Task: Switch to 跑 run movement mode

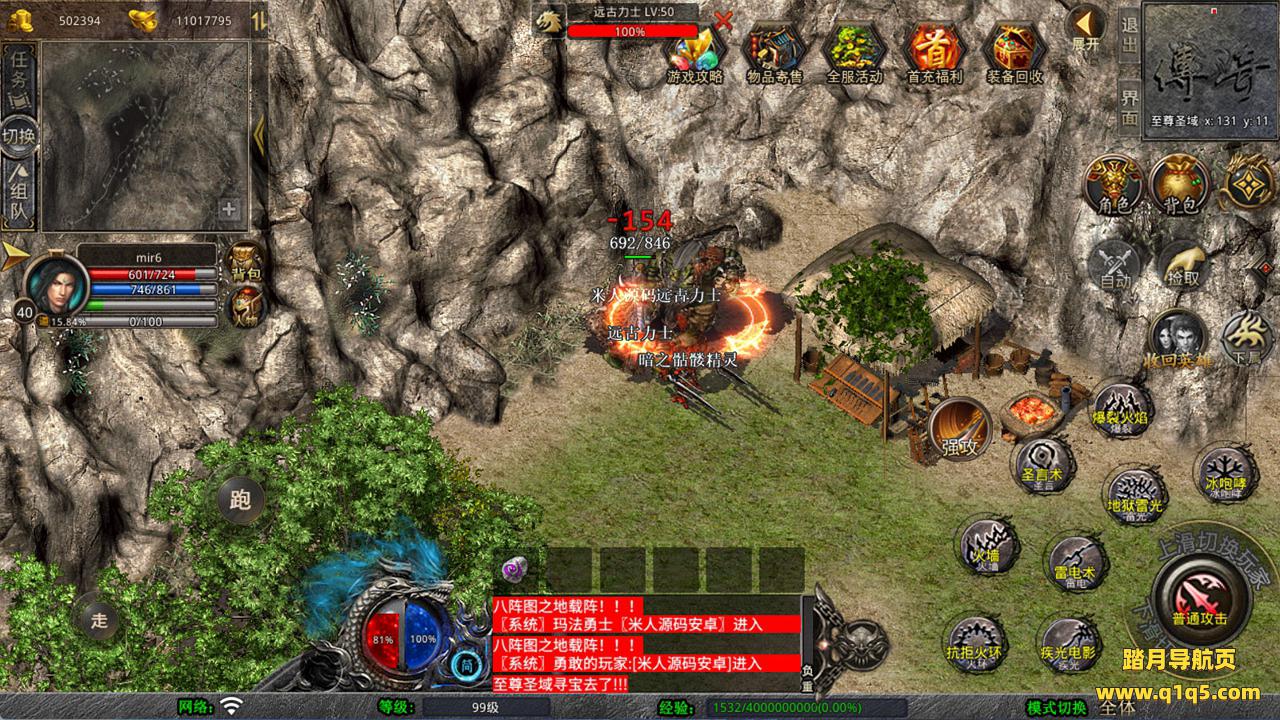Action: (x=240, y=500)
